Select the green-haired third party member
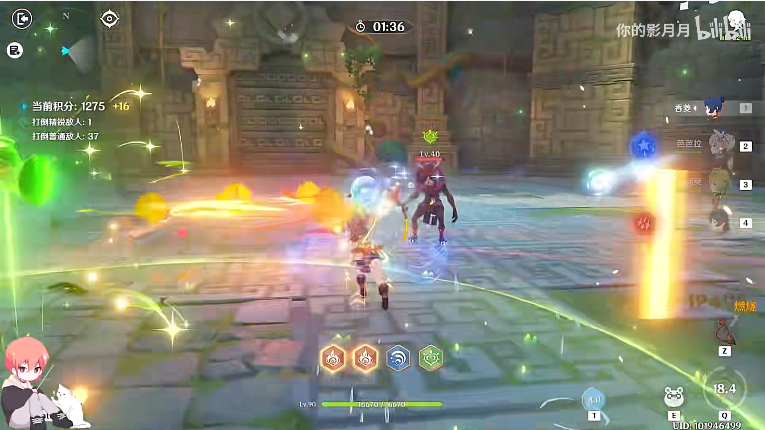 [717, 184]
